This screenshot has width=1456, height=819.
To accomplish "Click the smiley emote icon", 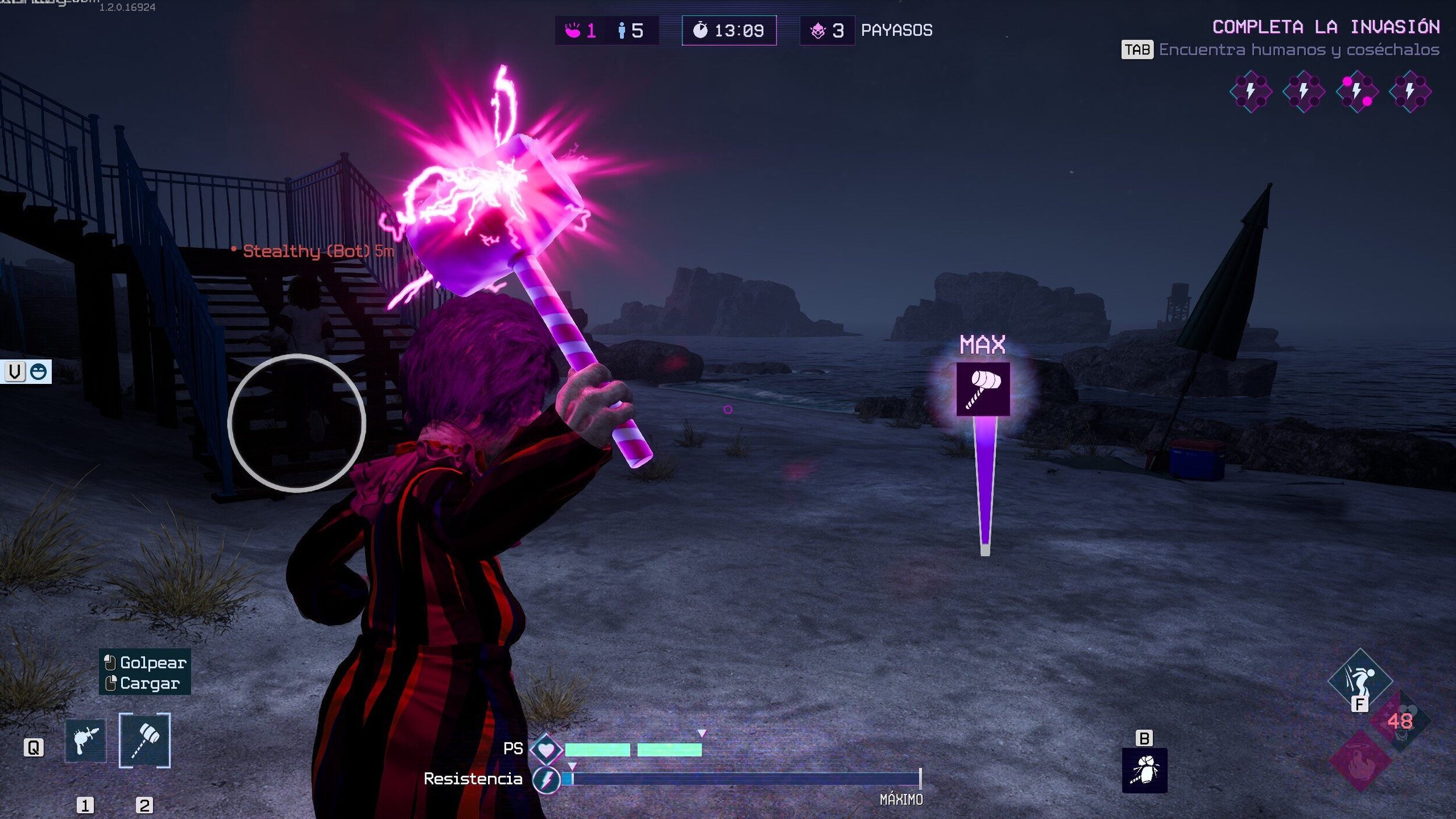I will pyautogui.click(x=38, y=372).
